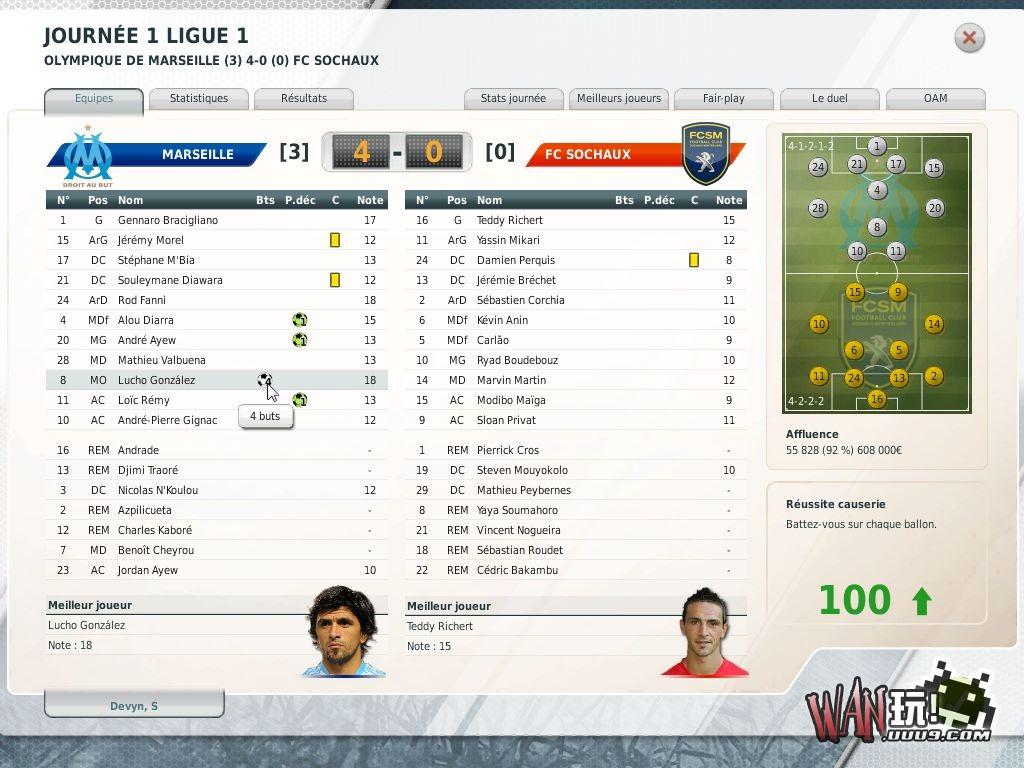
Task: Select the Stats journée tab
Action: [x=513, y=99]
